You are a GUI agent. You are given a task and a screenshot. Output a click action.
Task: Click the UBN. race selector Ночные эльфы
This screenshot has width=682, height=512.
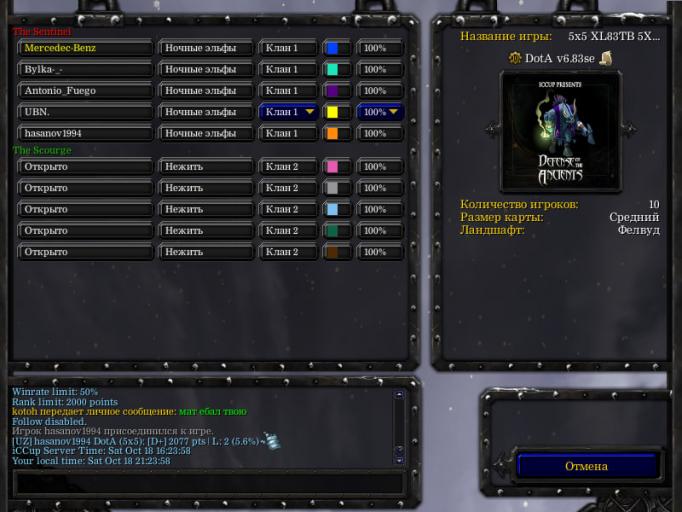coord(206,112)
